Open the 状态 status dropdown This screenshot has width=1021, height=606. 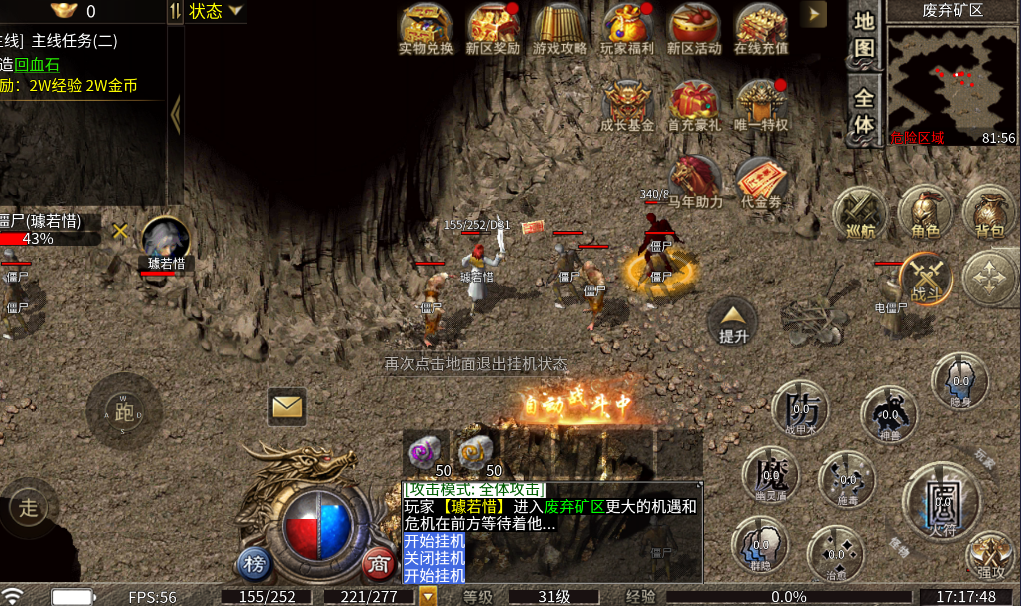coord(215,11)
